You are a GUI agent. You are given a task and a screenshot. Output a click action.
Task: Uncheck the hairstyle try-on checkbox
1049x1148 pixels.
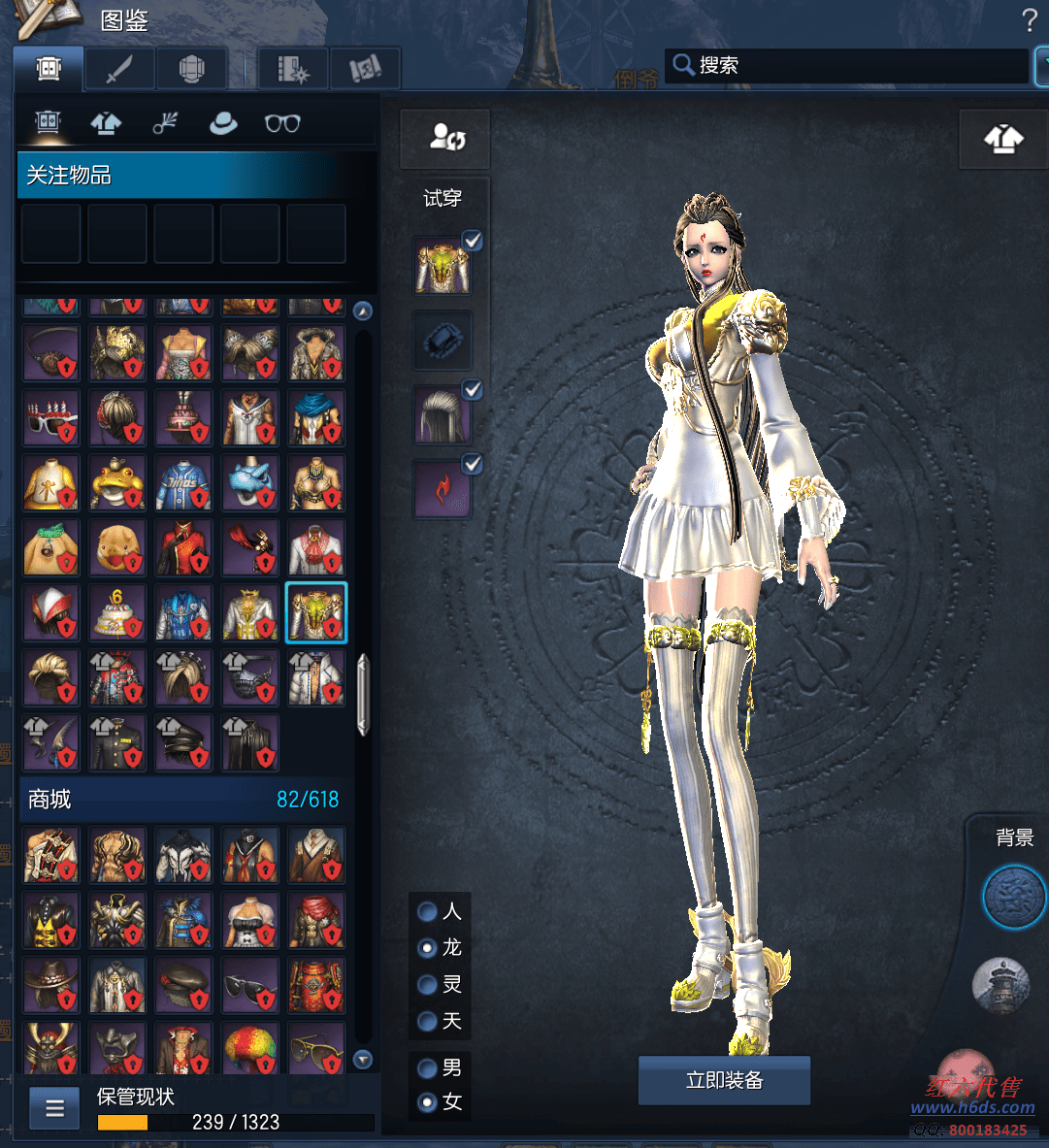(473, 390)
